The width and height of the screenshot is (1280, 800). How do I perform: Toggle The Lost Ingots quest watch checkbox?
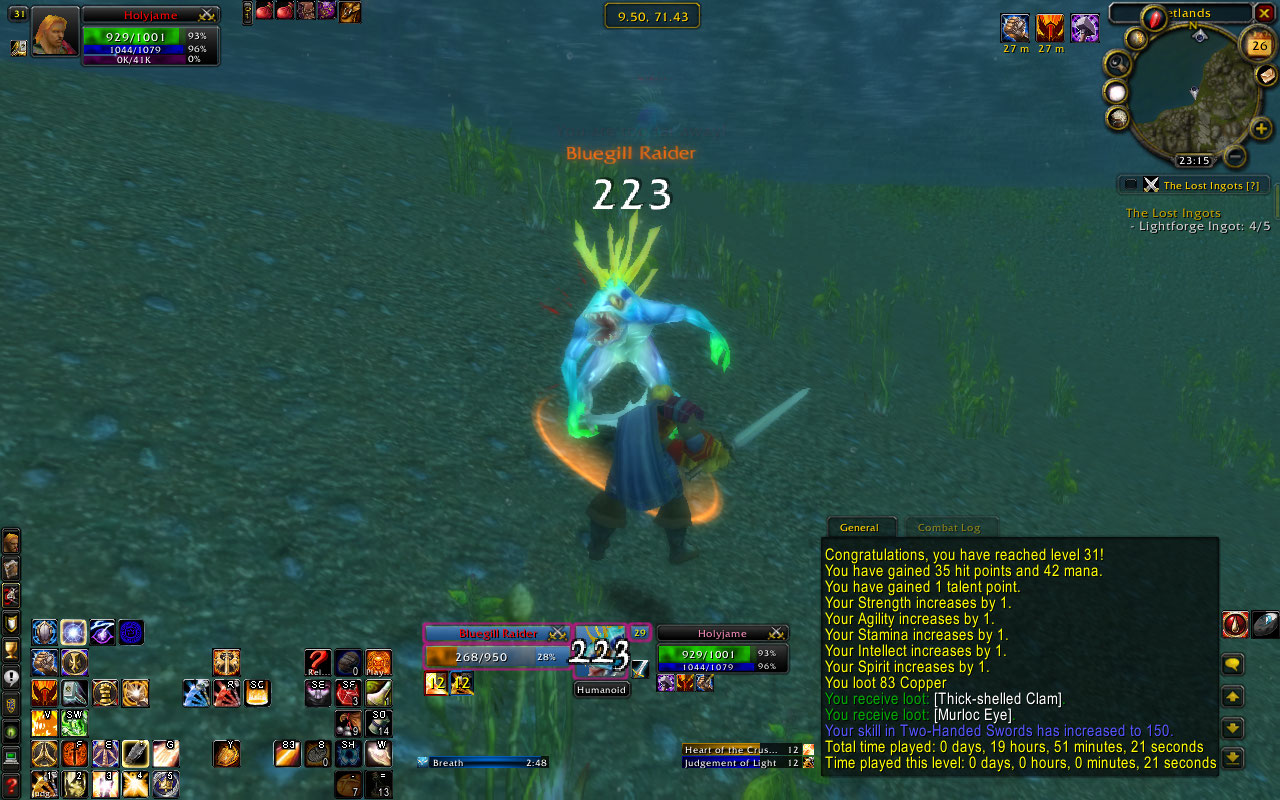coord(1132,184)
